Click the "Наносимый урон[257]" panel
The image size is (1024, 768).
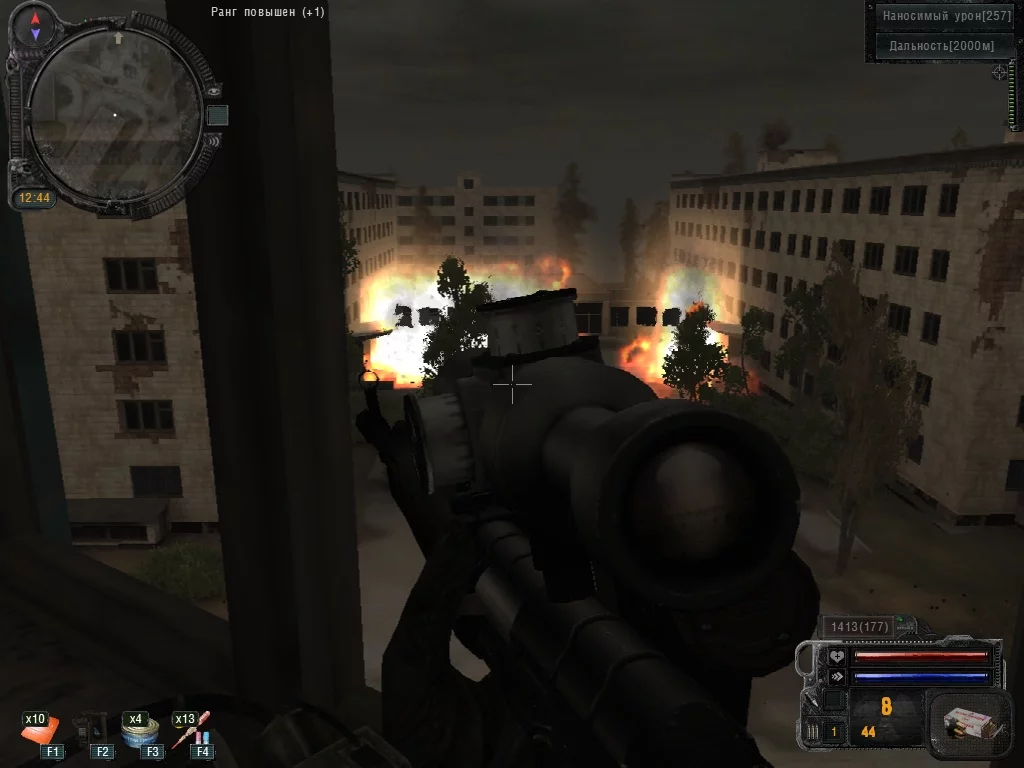tap(946, 16)
